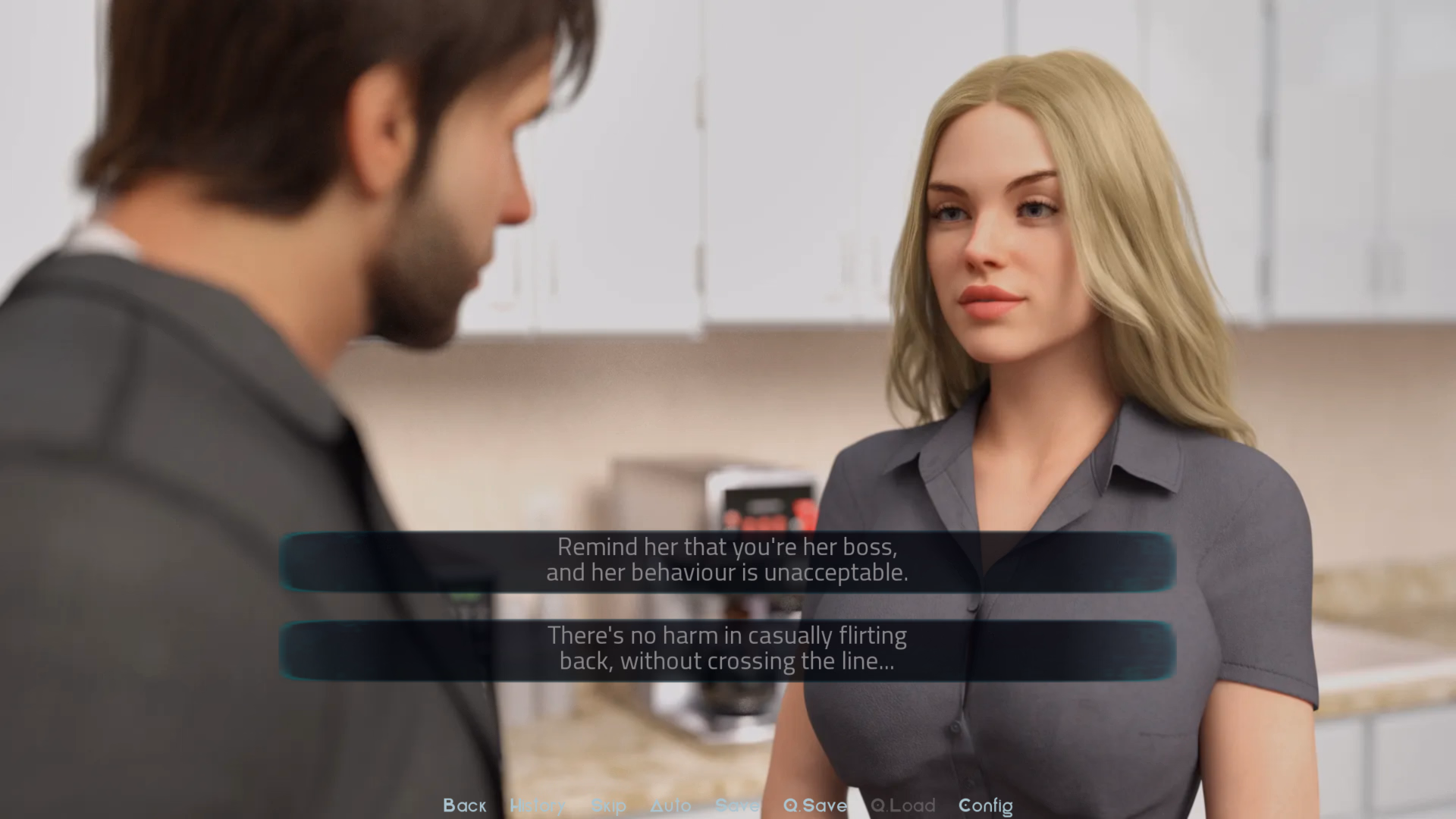The image size is (1456, 819).
Task: Choose the "Remind her that you're her boss" option
Action: pyautogui.click(x=726, y=560)
